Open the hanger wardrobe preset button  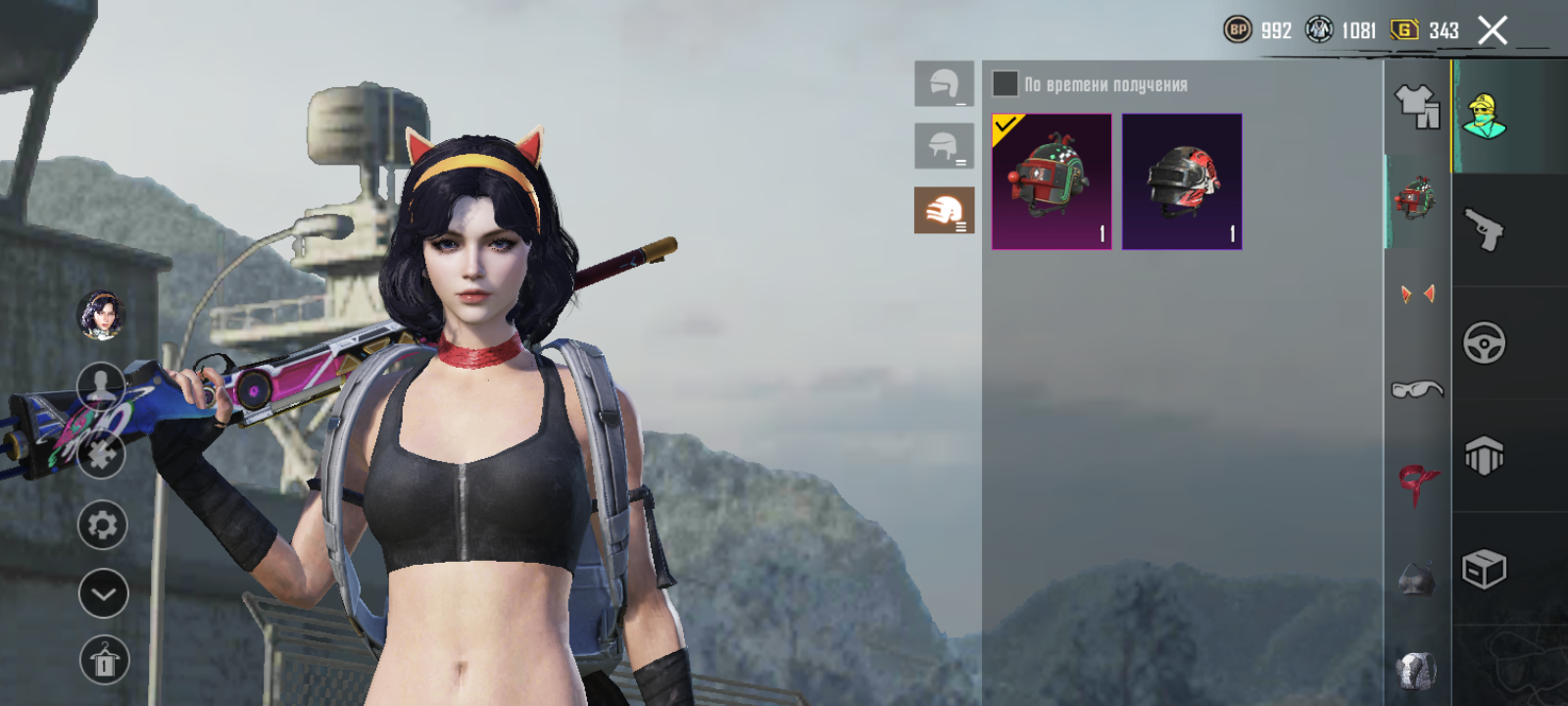(104, 661)
